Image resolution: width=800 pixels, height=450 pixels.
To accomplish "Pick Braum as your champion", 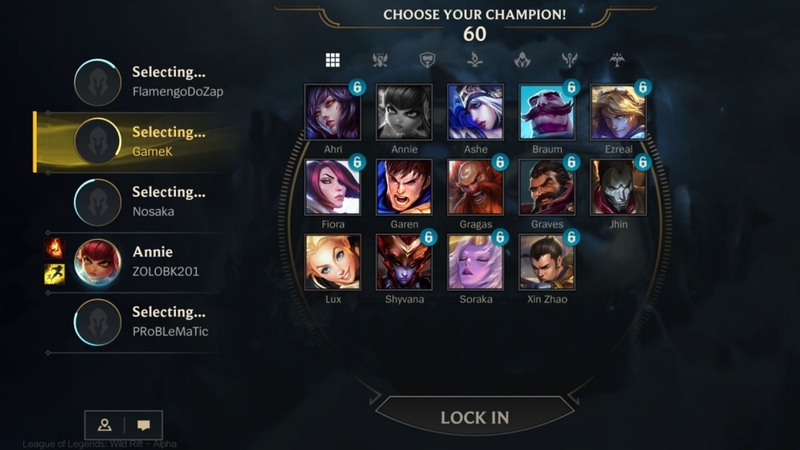I will 547,112.
